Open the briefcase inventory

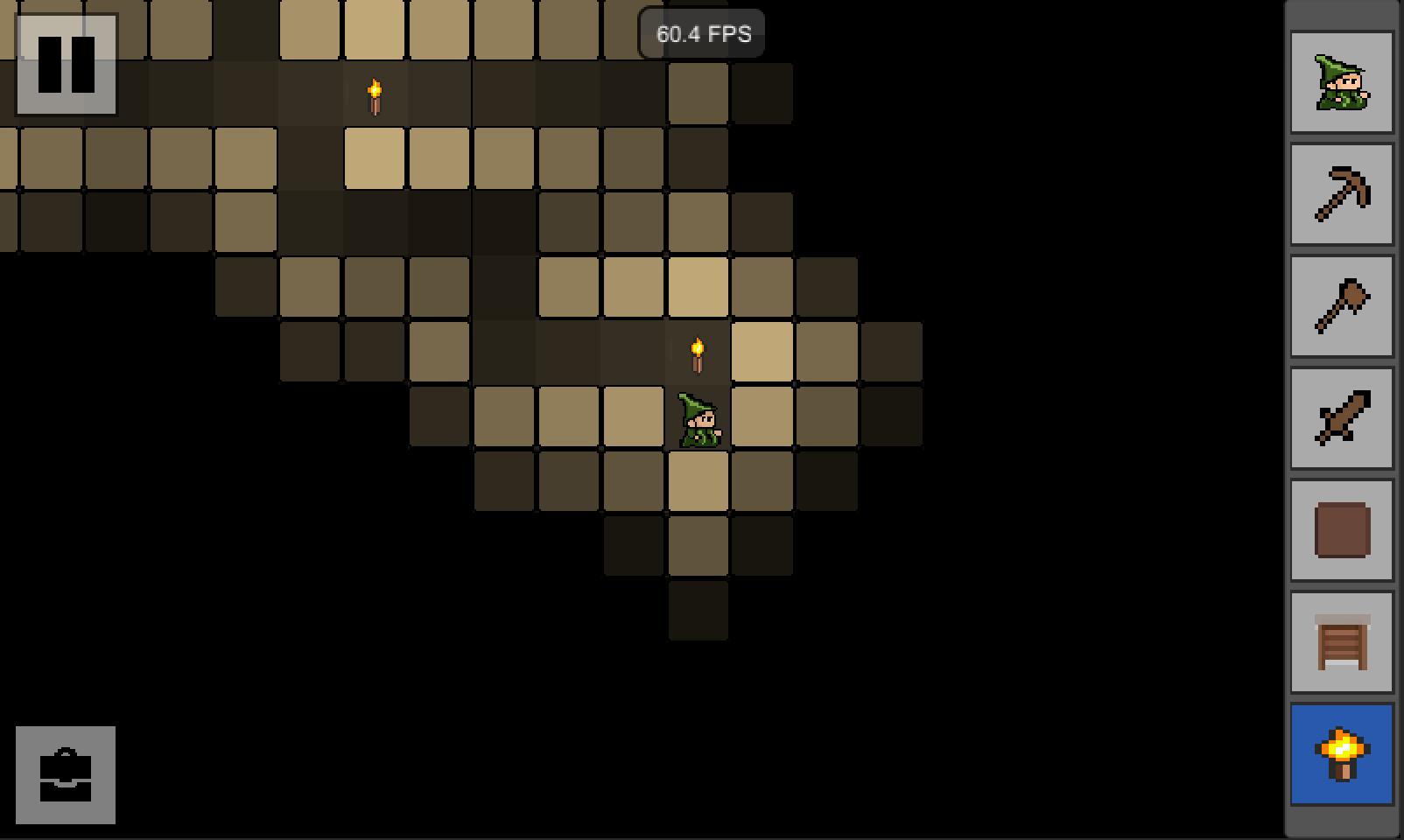(x=66, y=774)
